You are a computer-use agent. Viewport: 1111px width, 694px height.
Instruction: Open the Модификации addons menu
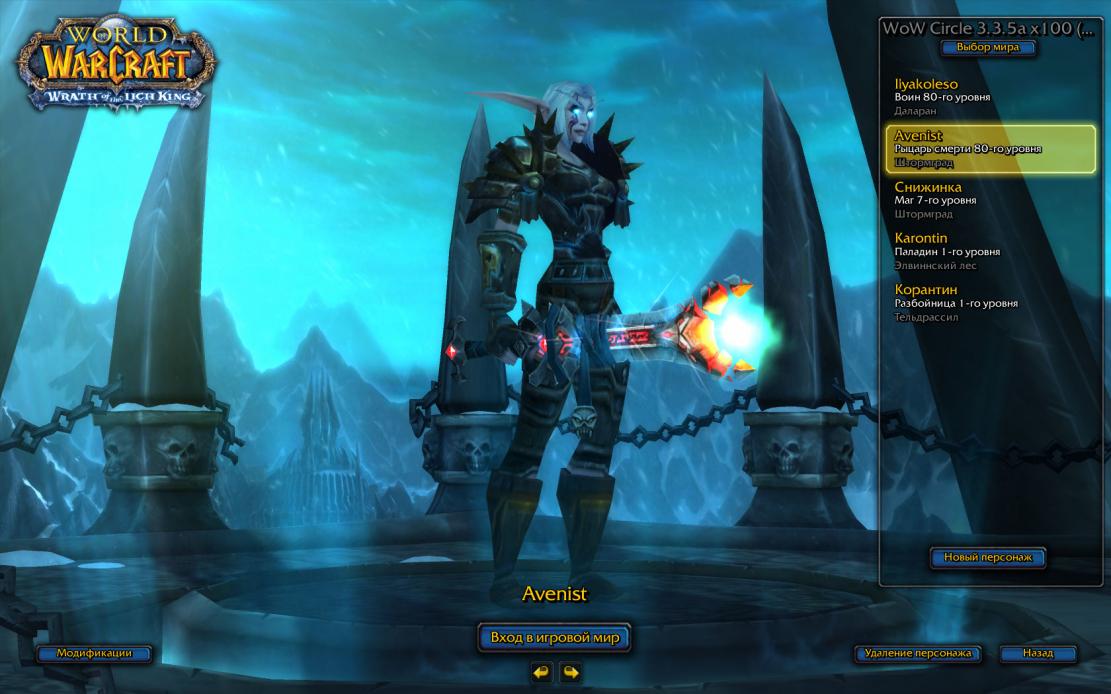coord(94,653)
